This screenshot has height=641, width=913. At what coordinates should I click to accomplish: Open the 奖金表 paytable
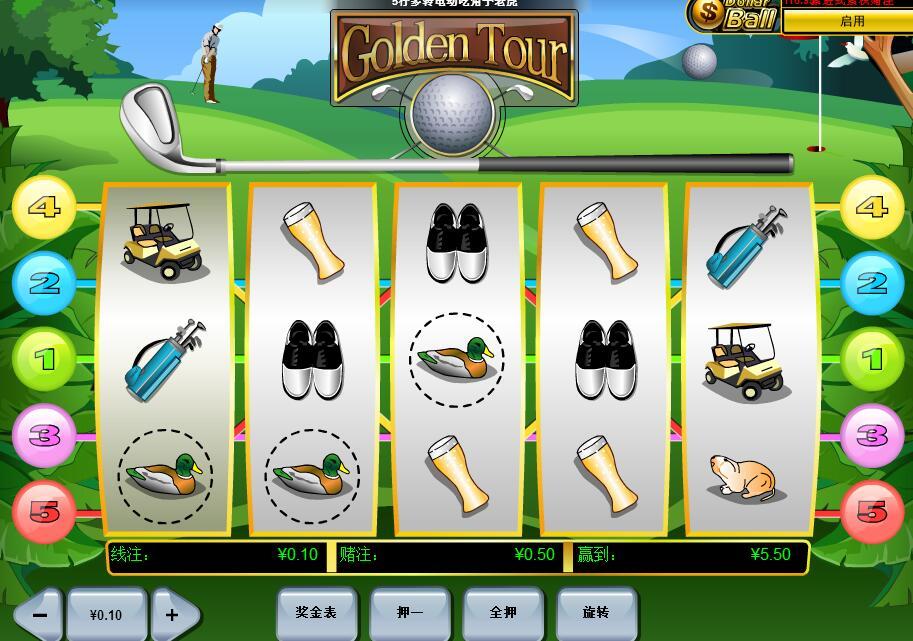click(316, 612)
